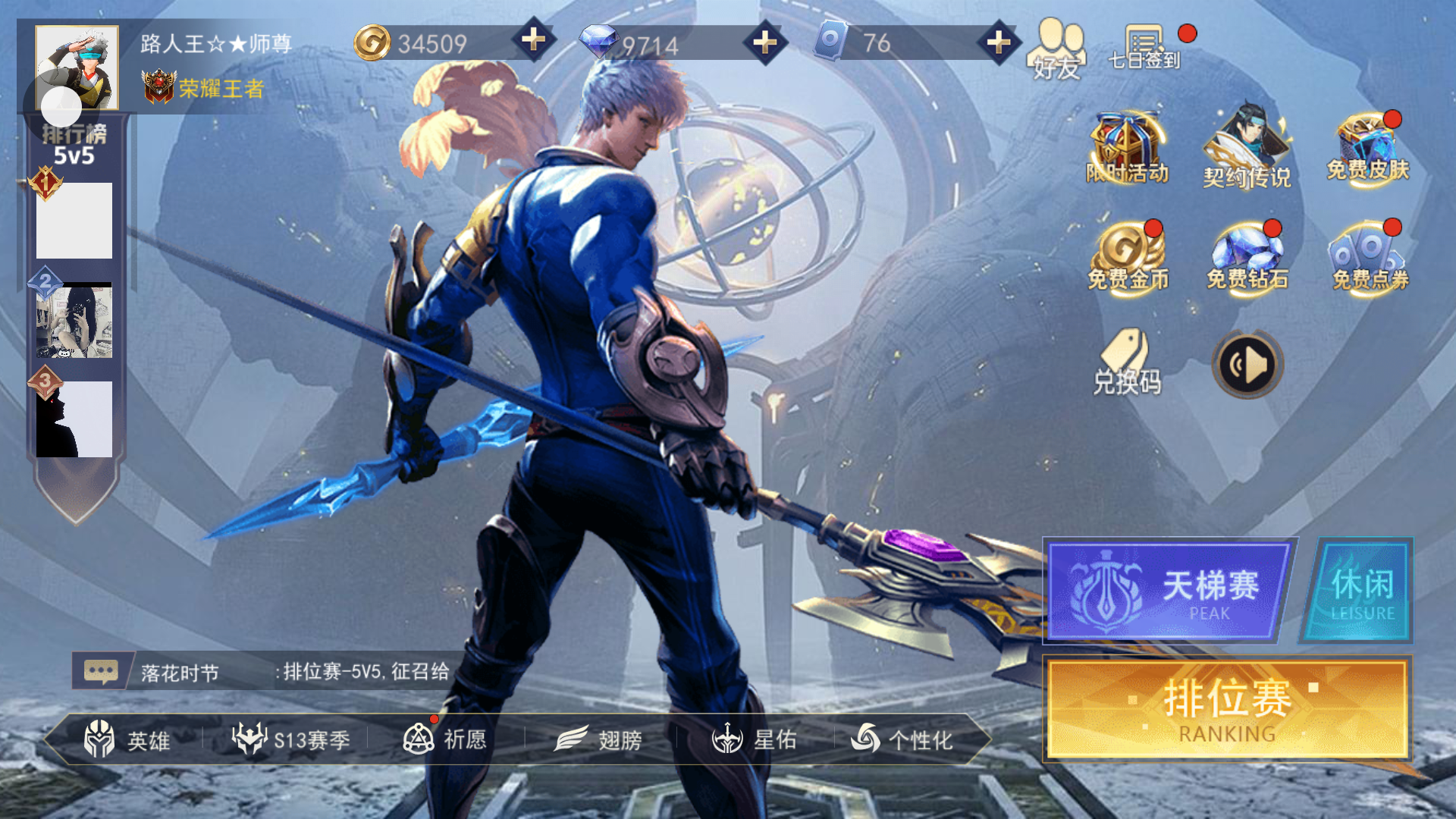
Task: Claim 免费金币 free gold
Action: pos(1128,258)
